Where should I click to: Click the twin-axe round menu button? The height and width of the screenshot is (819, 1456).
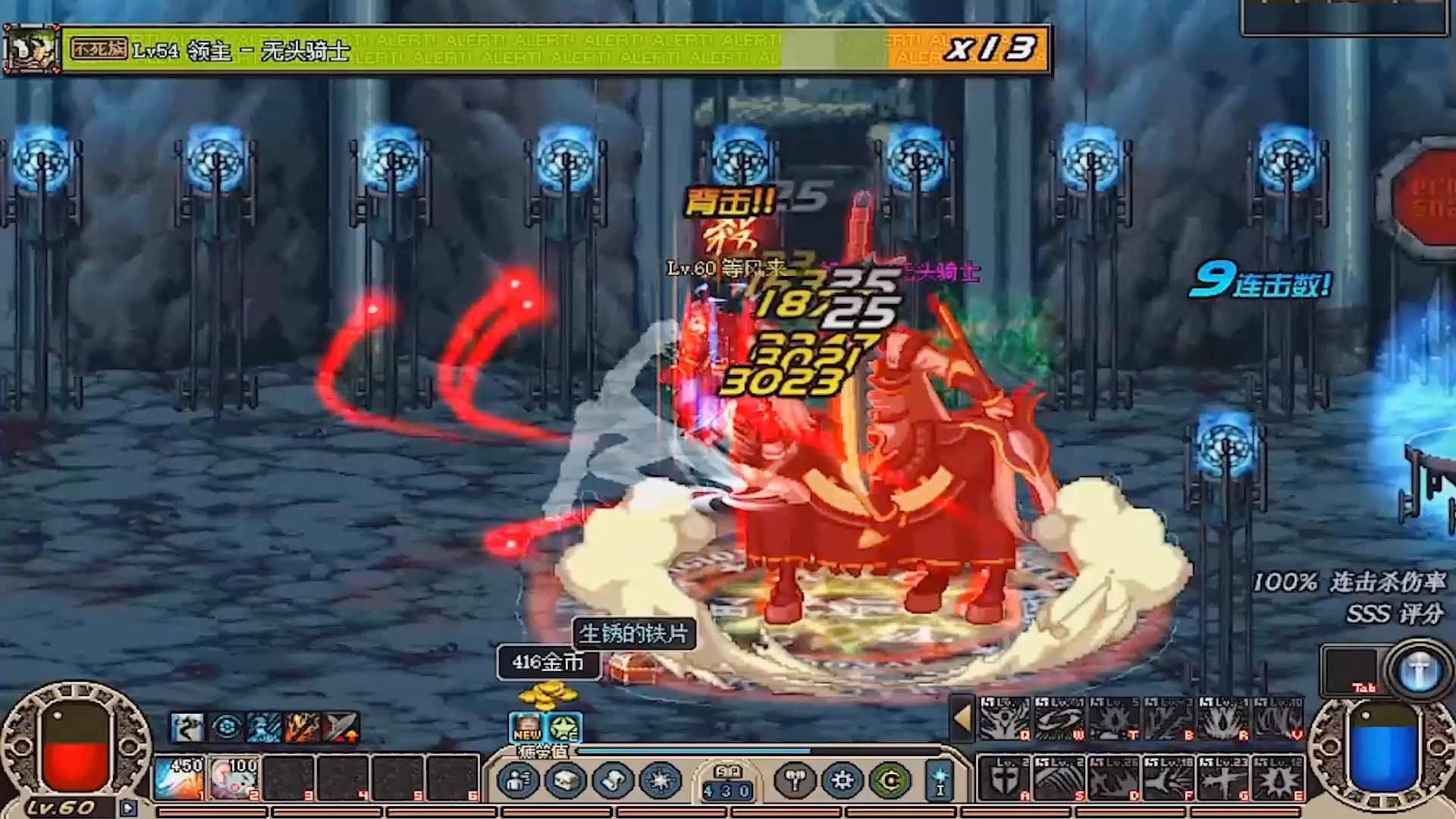(795, 780)
